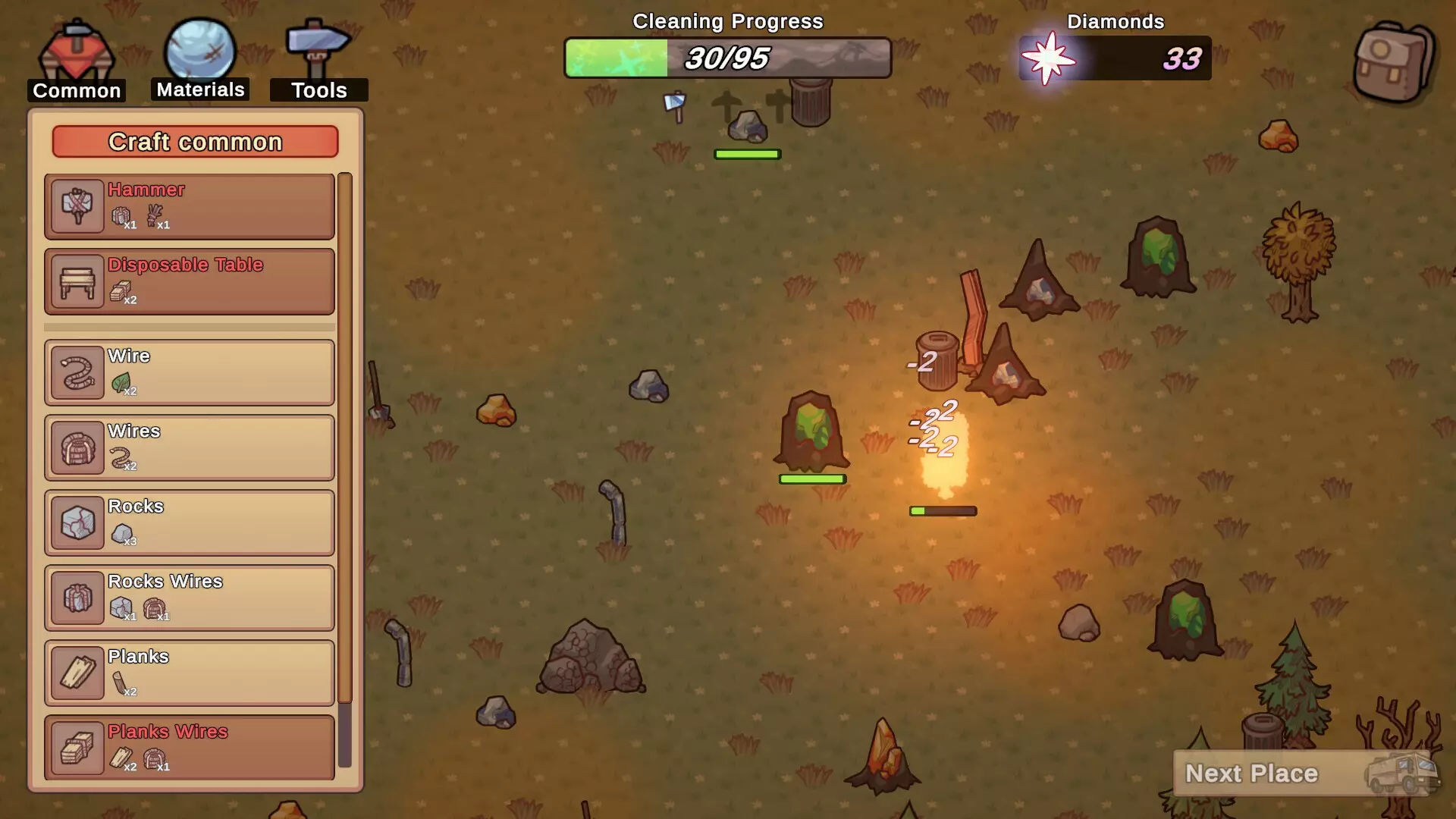
Task: Click the Wires backpack icon
Action: [x=76, y=447]
